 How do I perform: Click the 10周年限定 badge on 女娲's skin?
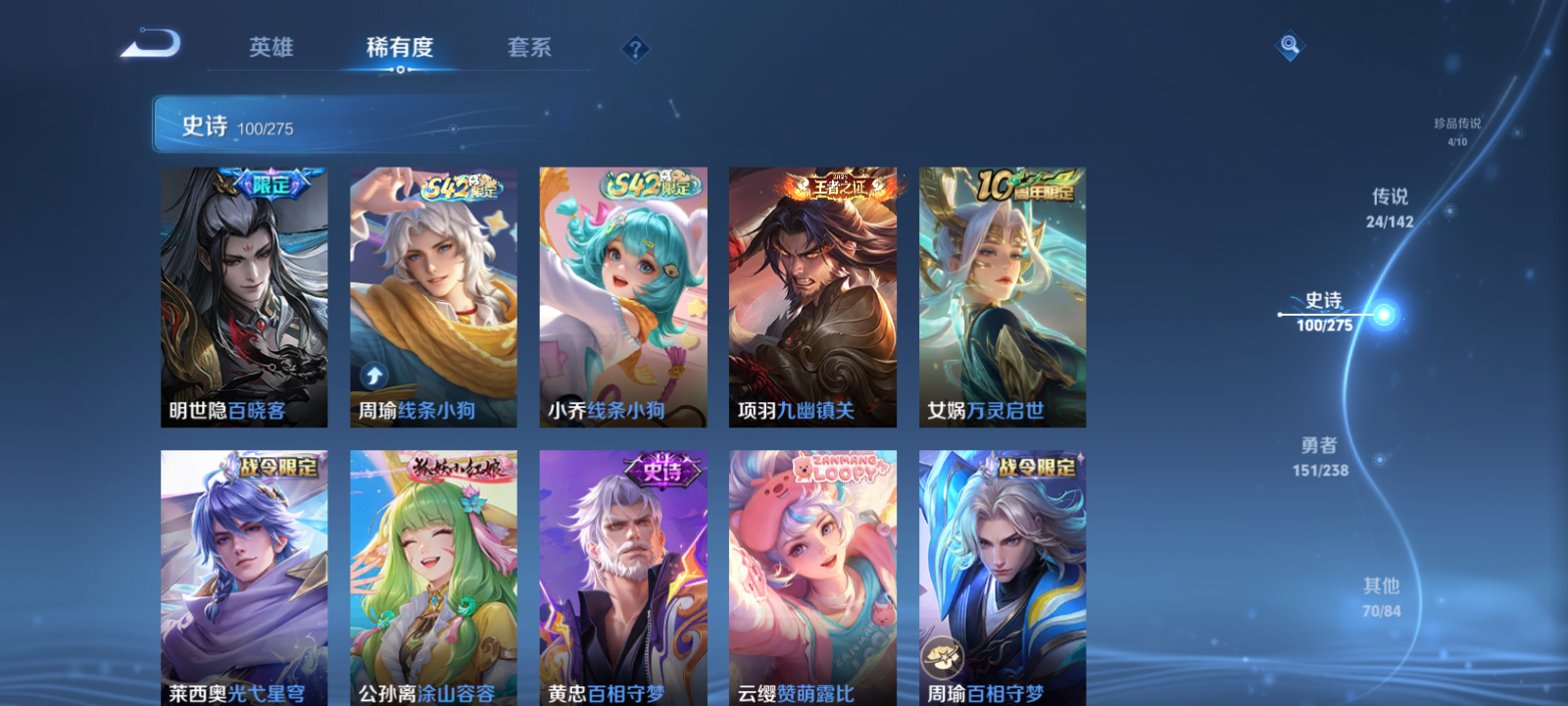[x=1022, y=185]
